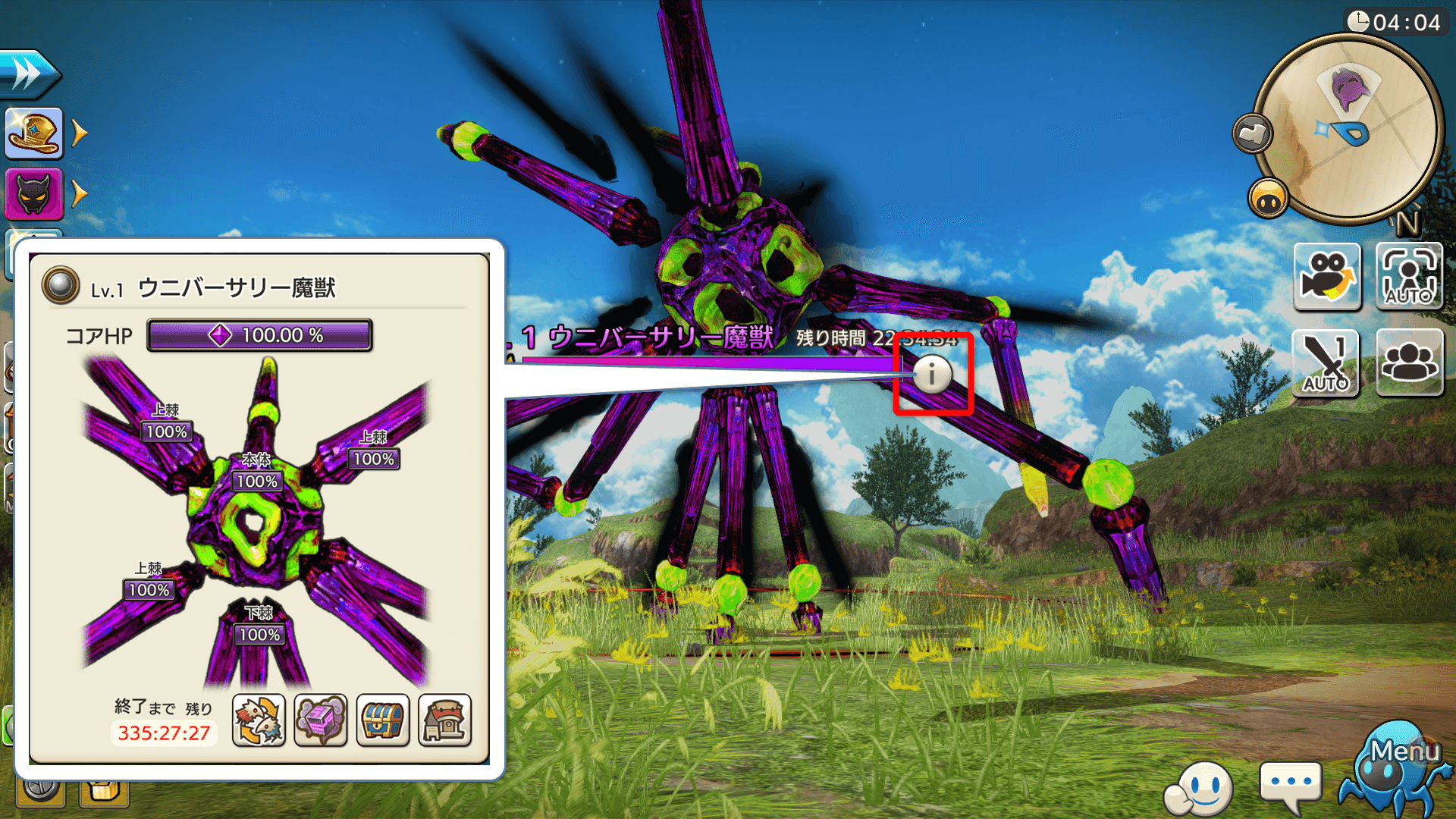Click the map toggle button beside minimap
The image size is (1456, 819).
1252,134
